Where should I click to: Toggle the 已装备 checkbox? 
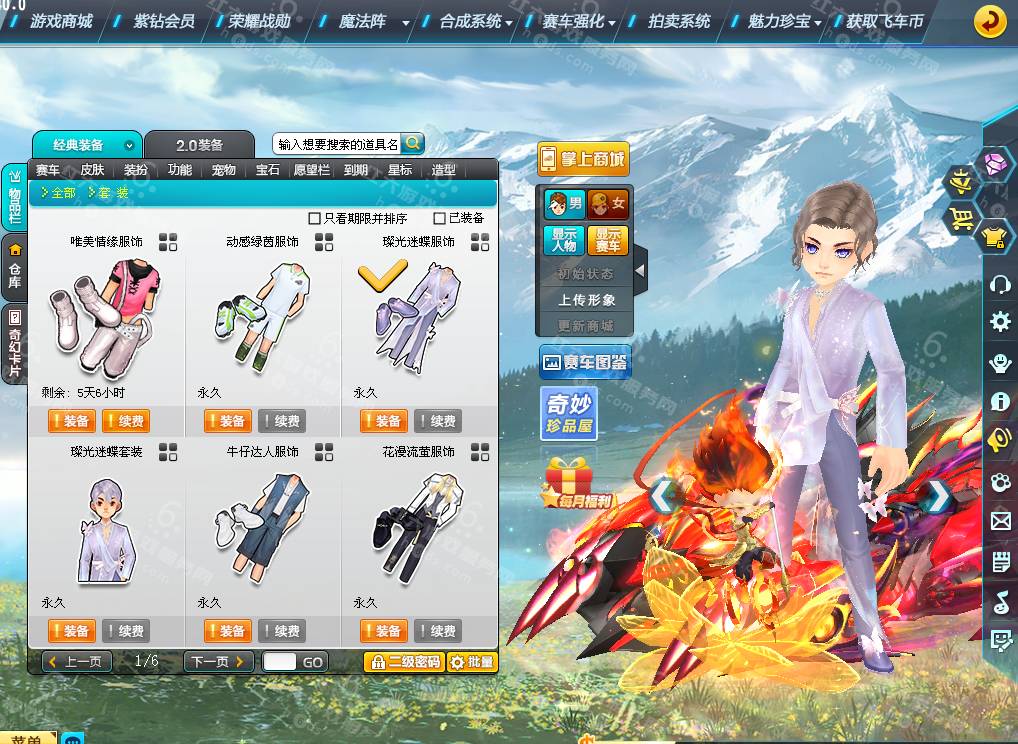tap(439, 218)
